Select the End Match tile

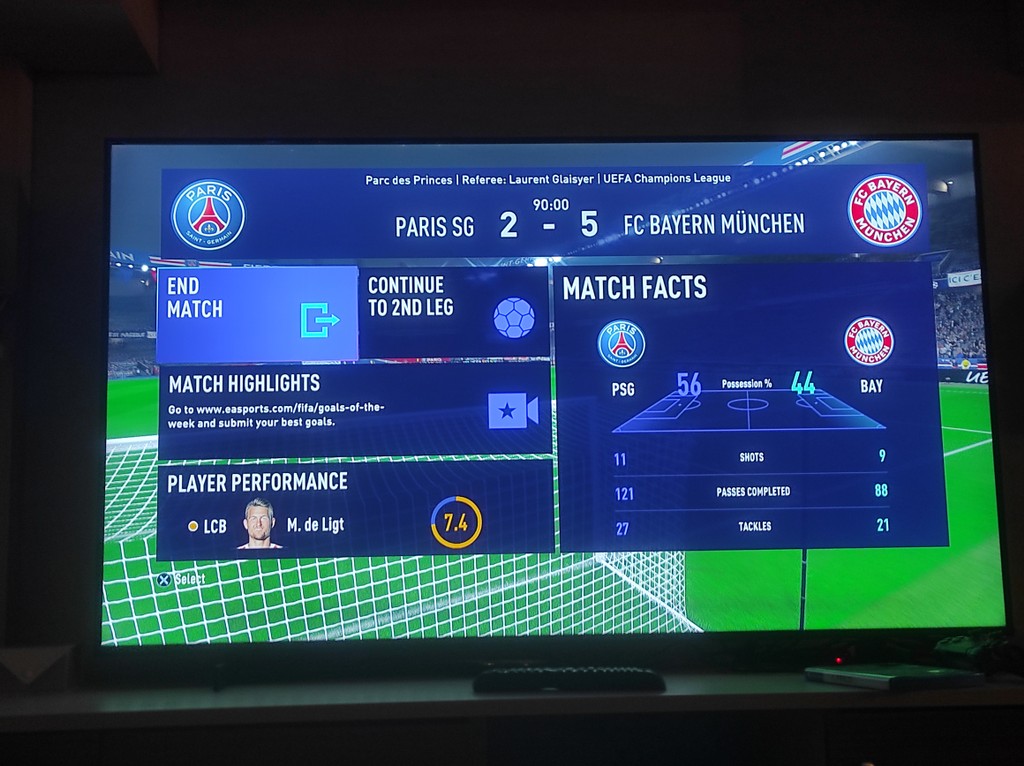click(x=257, y=313)
